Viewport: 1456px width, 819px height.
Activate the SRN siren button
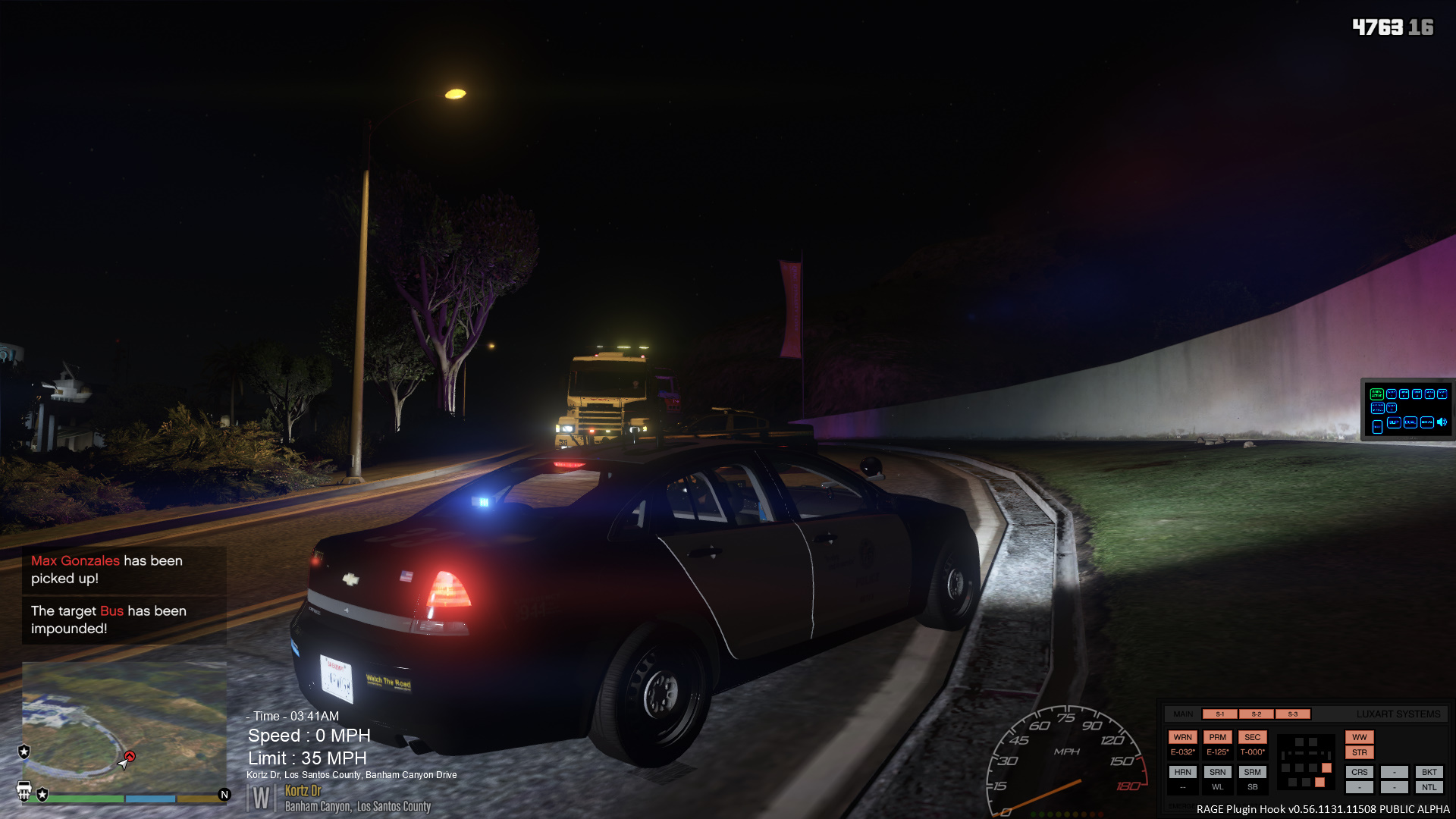(1217, 772)
